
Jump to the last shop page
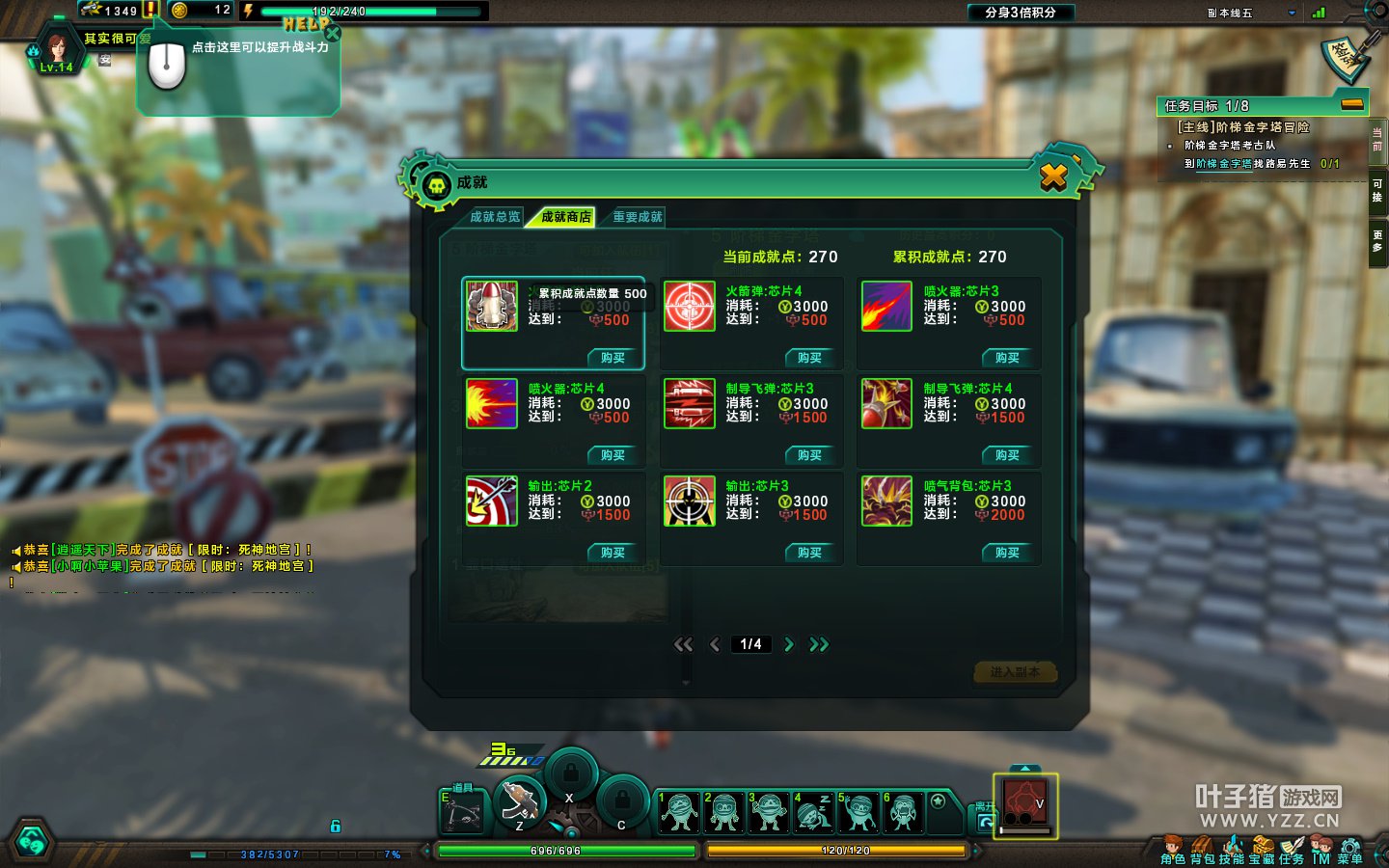pyautogui.click(x=819, y=644)
